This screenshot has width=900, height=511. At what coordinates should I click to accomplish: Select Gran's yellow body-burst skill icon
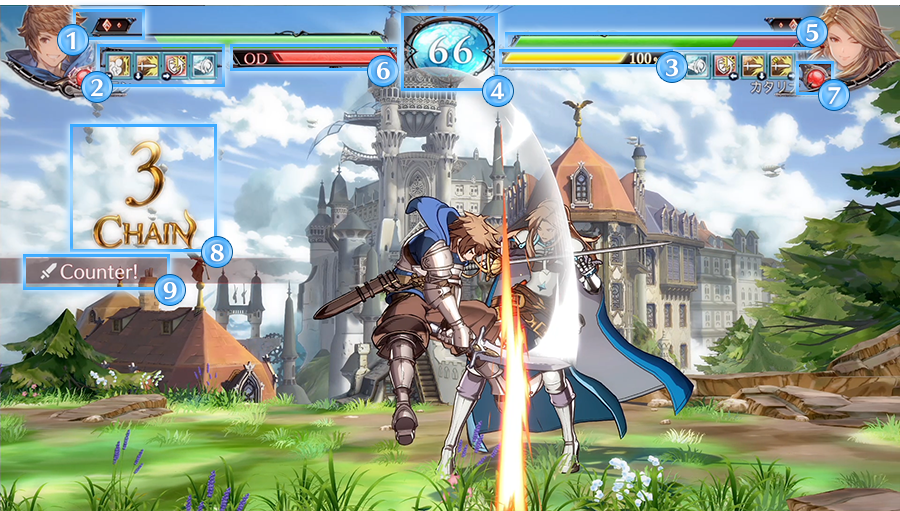pos(119,65)
